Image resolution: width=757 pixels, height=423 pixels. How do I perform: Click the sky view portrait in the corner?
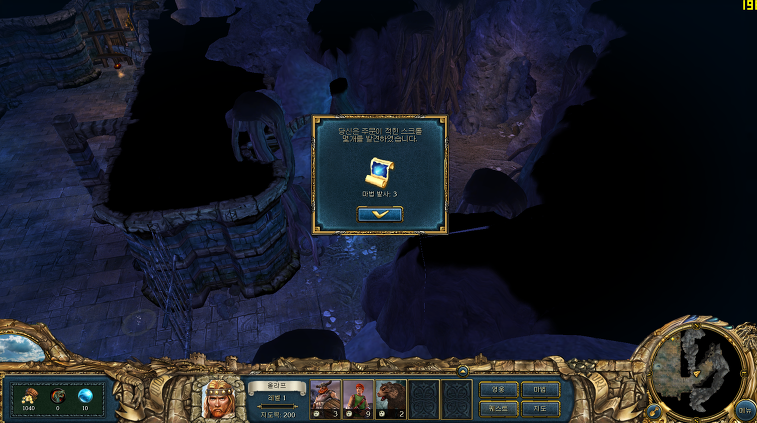[x=21, y=347]
